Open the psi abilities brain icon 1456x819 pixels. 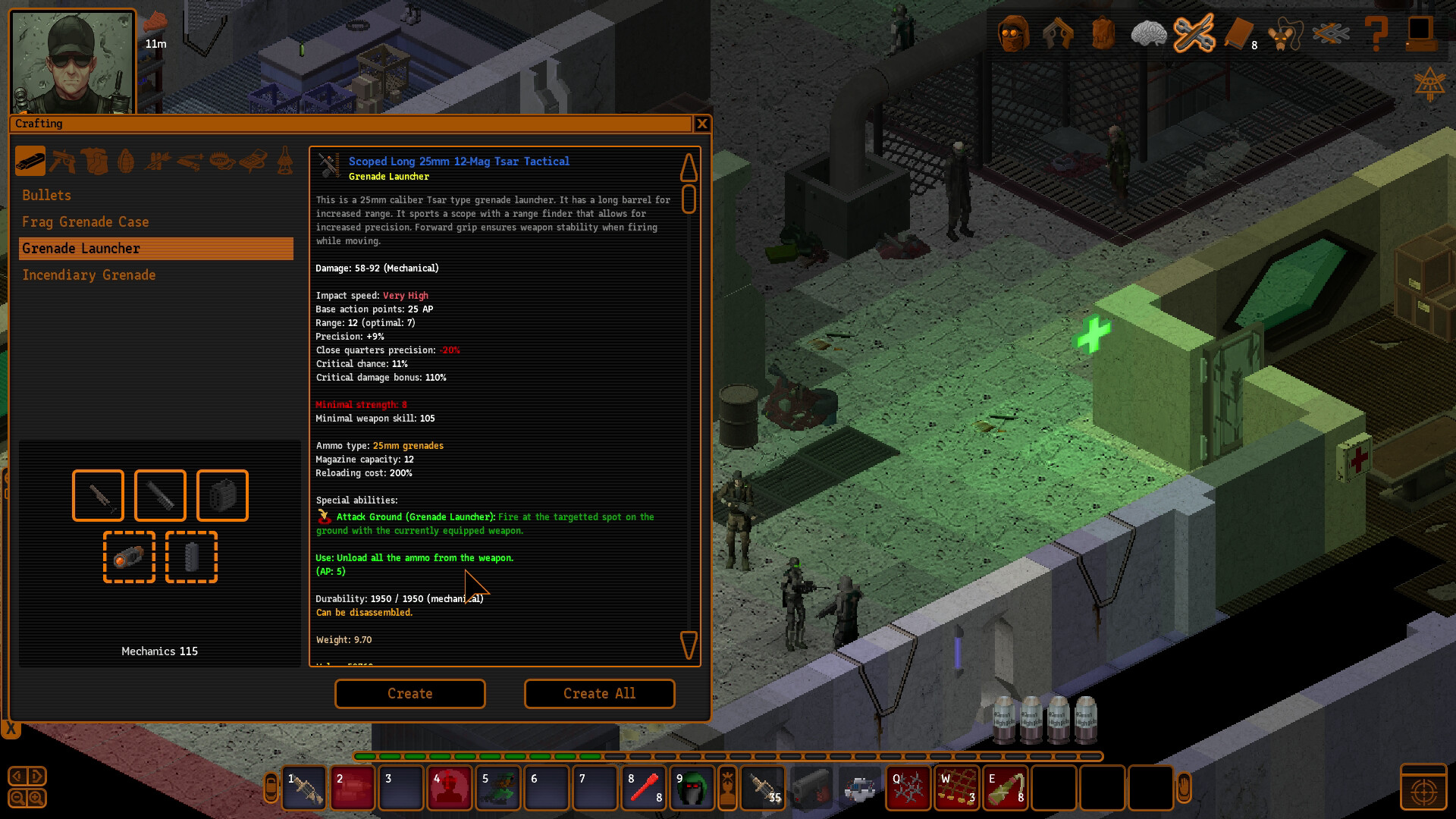1149,34
